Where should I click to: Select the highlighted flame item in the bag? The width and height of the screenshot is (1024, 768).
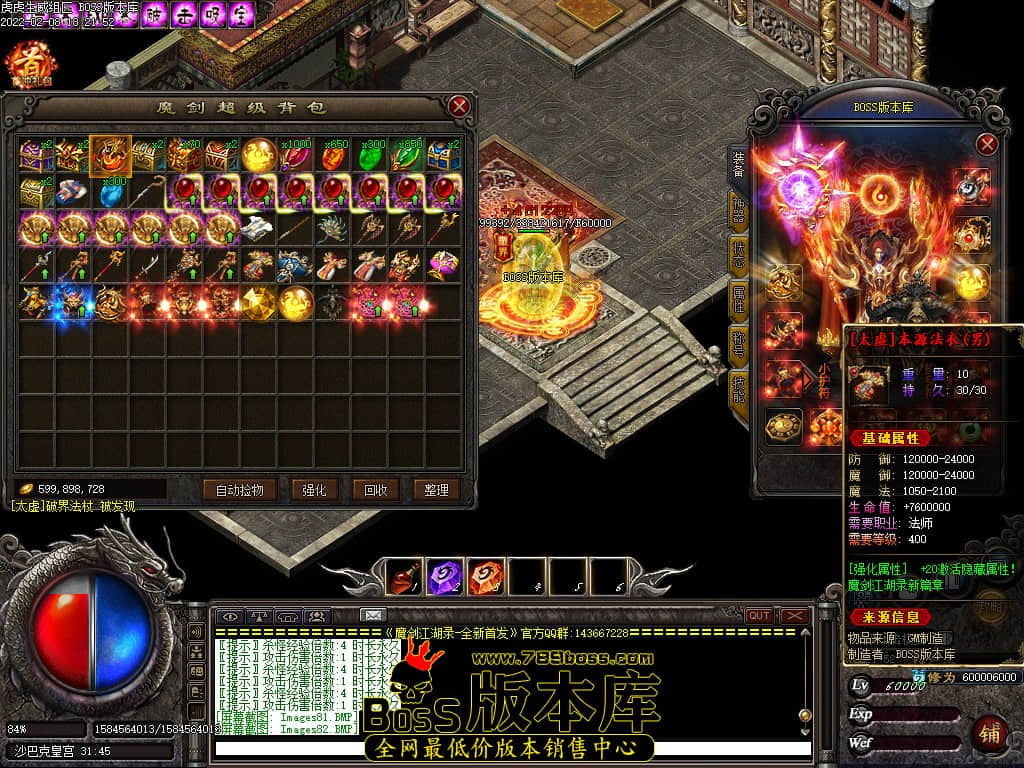coord(108,154)
